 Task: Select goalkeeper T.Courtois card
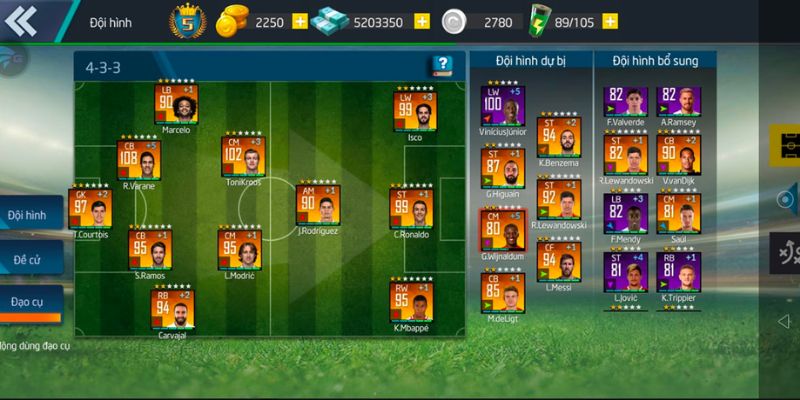(x=90, y=208)
